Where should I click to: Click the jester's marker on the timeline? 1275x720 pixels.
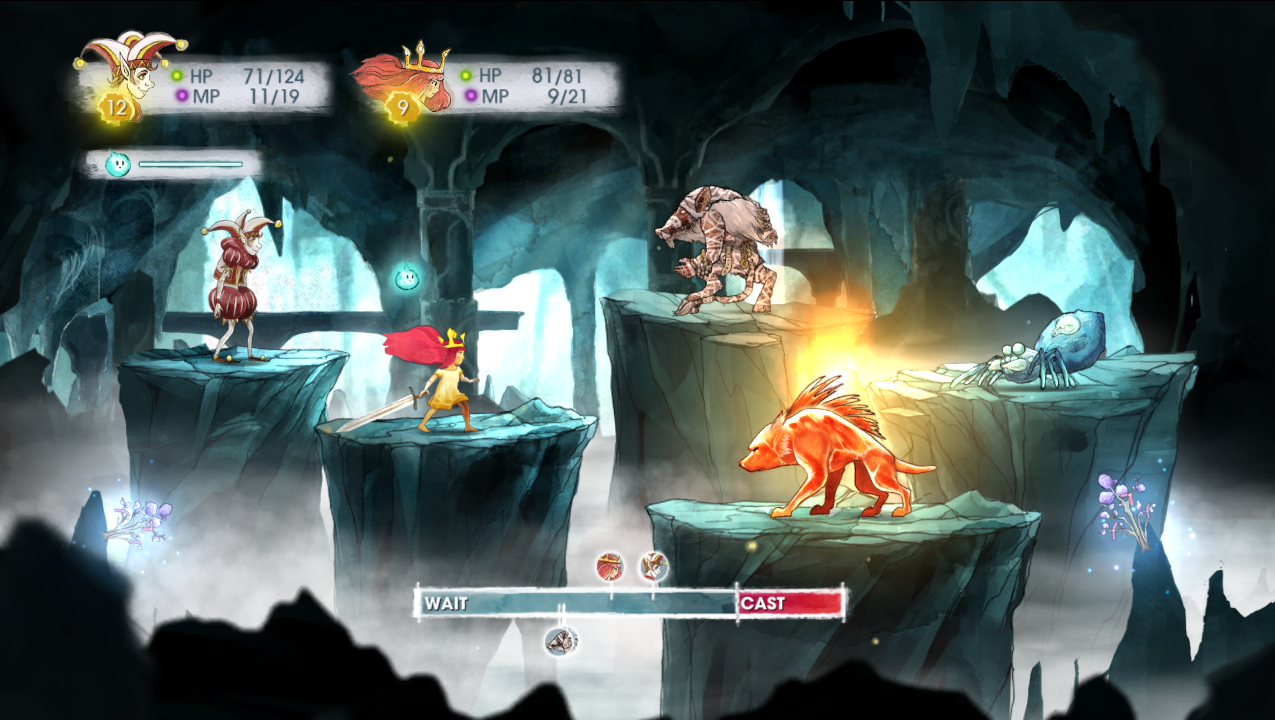click(x=654, y=567)
